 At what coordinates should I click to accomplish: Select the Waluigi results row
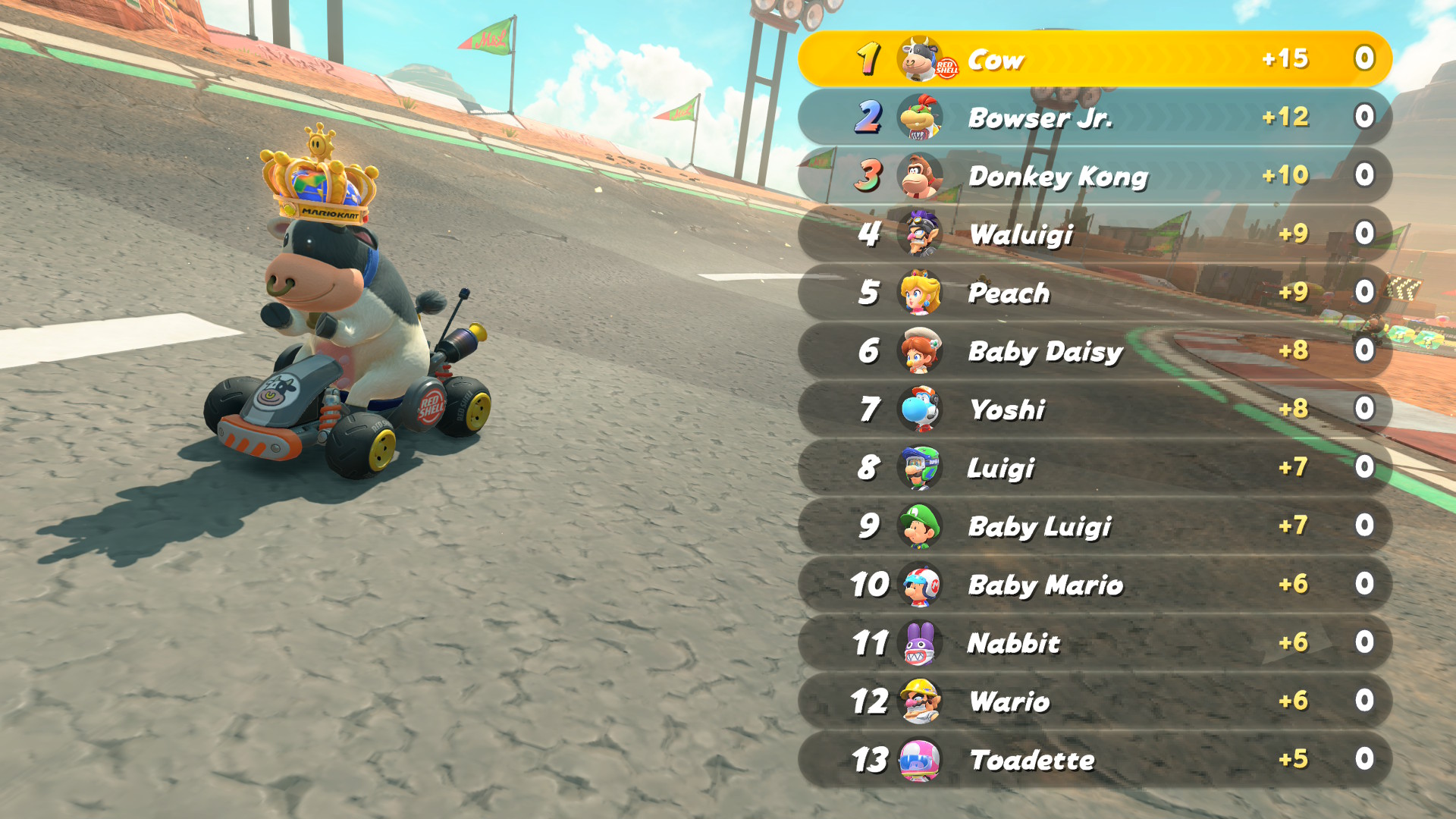point(1094,234)
